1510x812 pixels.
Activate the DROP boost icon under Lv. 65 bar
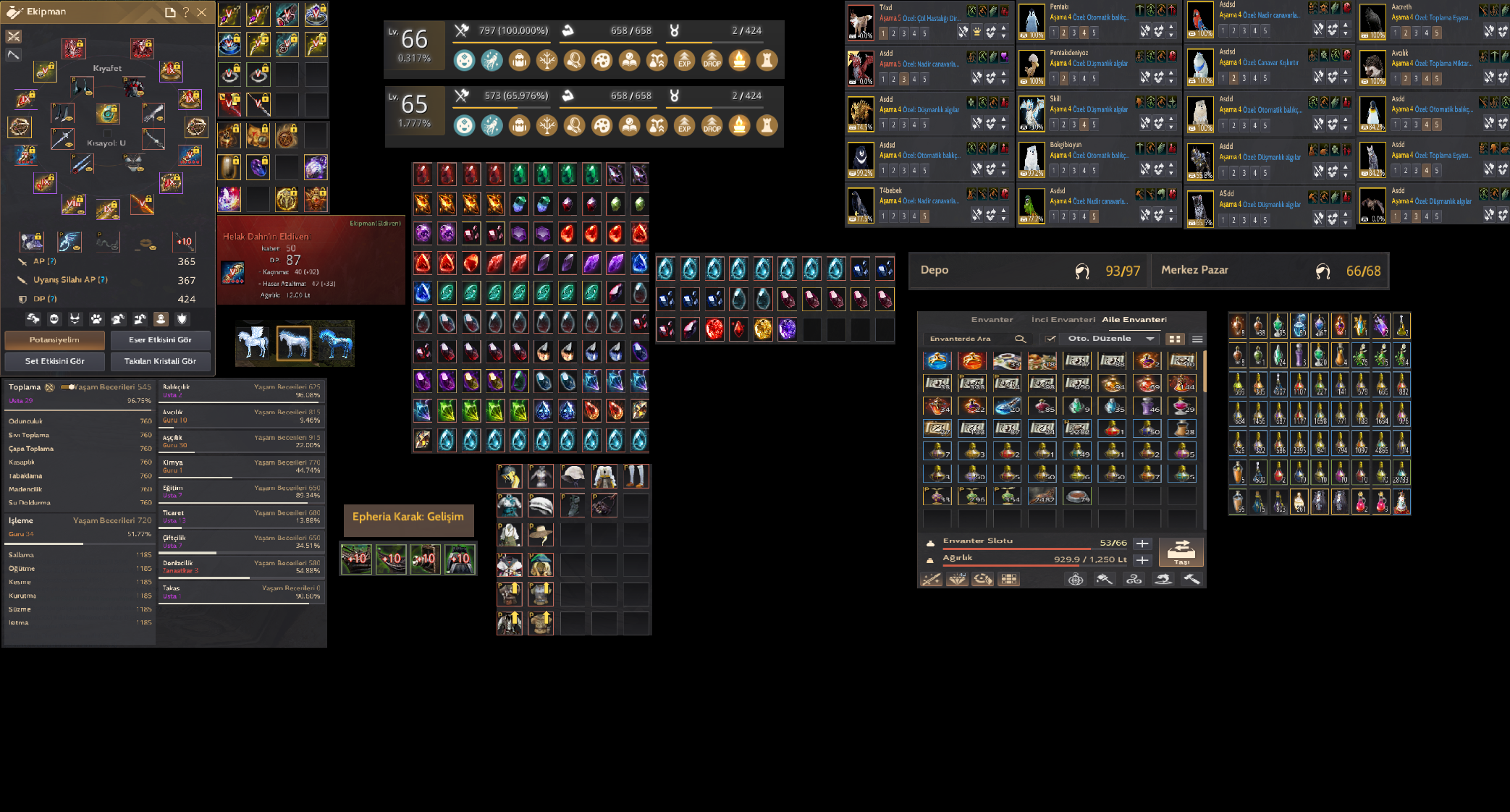pos(712,127)
